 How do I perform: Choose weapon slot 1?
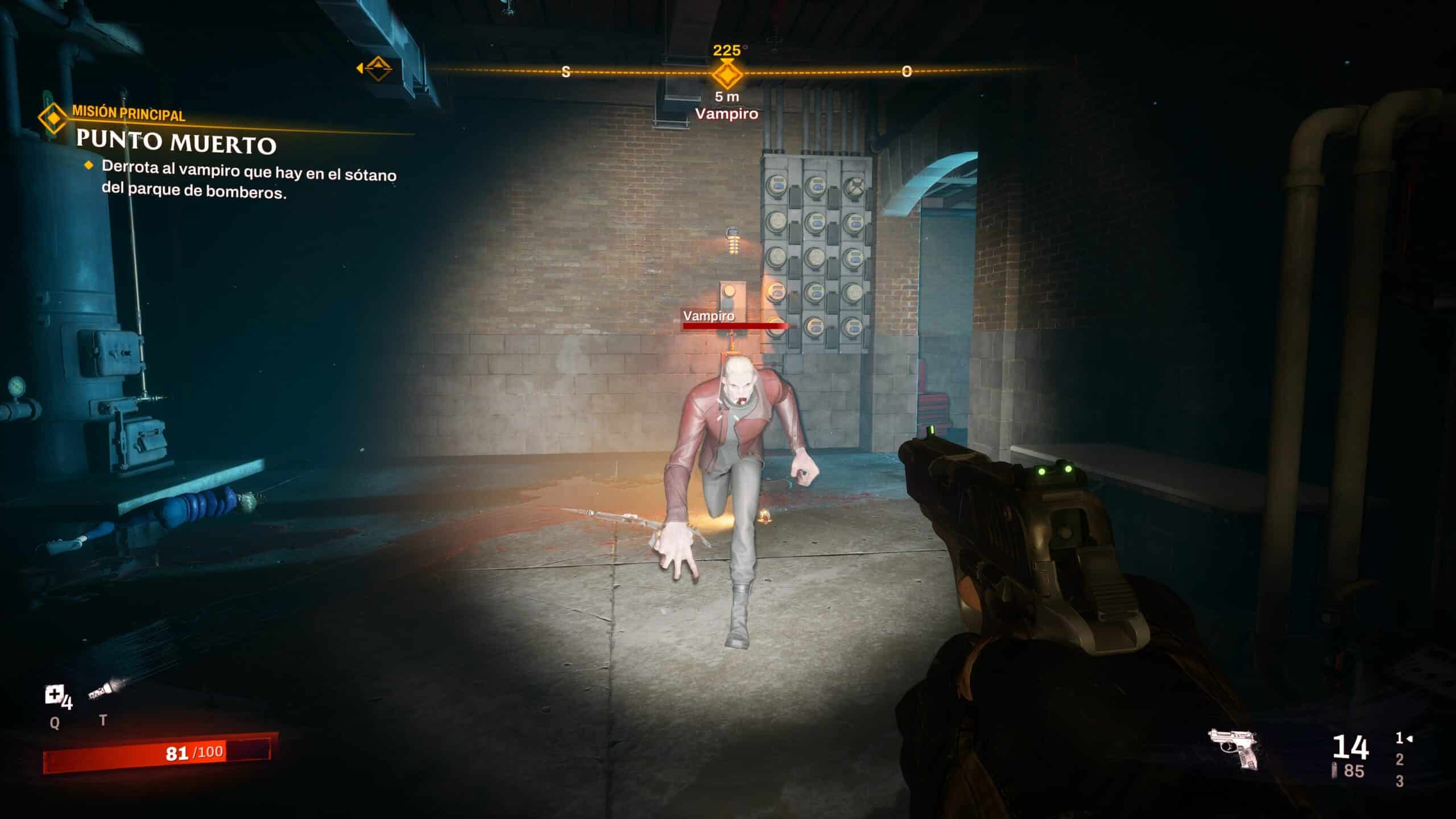tap(1400, 738)
